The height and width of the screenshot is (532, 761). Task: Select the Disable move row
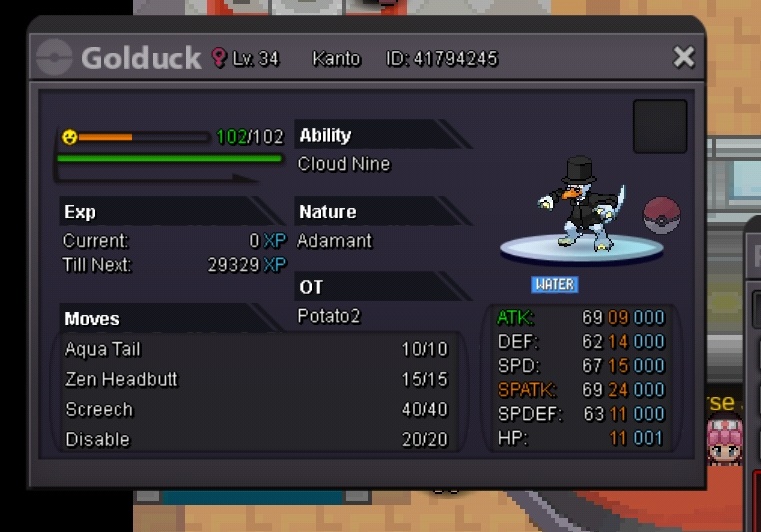[x=256, y=440]
